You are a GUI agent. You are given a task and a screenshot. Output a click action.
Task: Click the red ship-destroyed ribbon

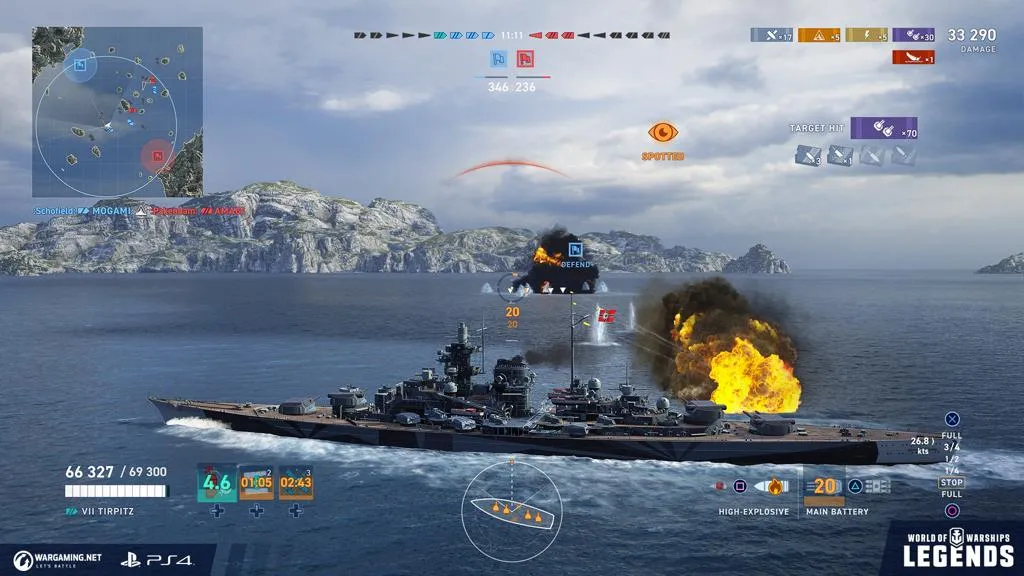click(913, 57)
